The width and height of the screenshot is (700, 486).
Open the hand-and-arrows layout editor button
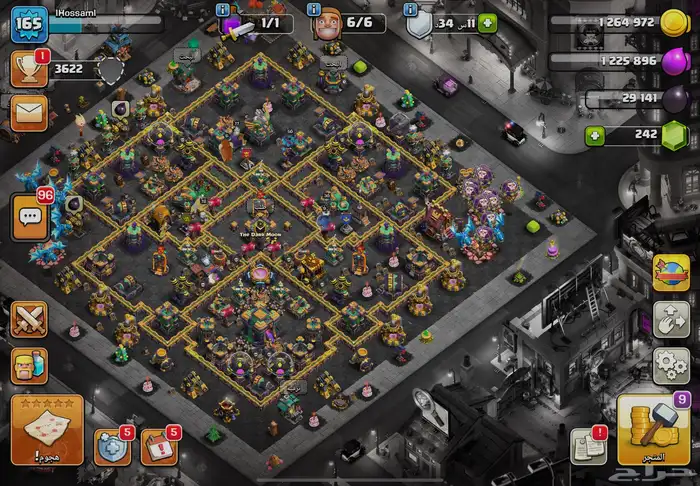tap(671, 318)
